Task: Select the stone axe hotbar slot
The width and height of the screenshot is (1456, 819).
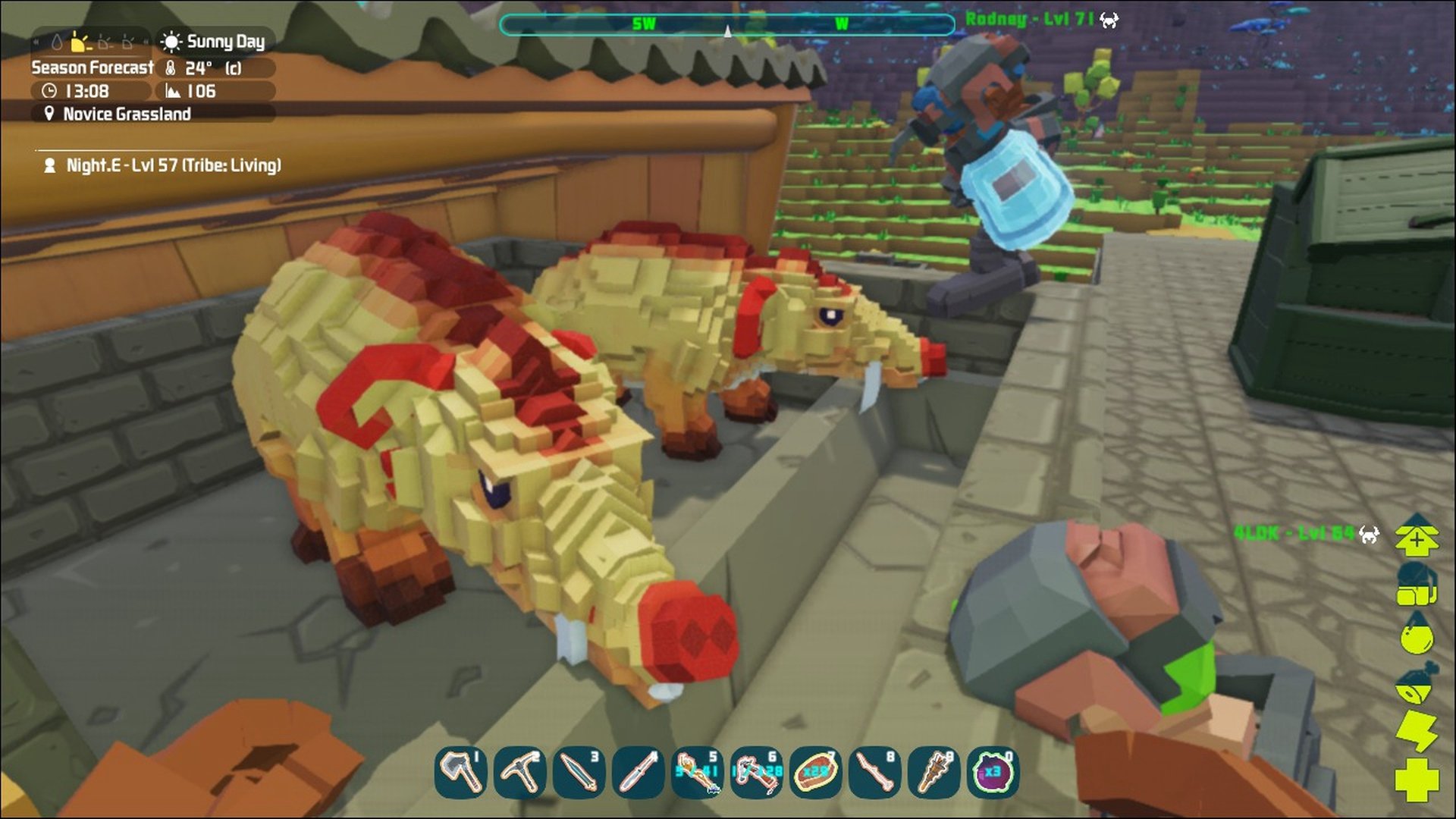Action: [x=461, y=772]
